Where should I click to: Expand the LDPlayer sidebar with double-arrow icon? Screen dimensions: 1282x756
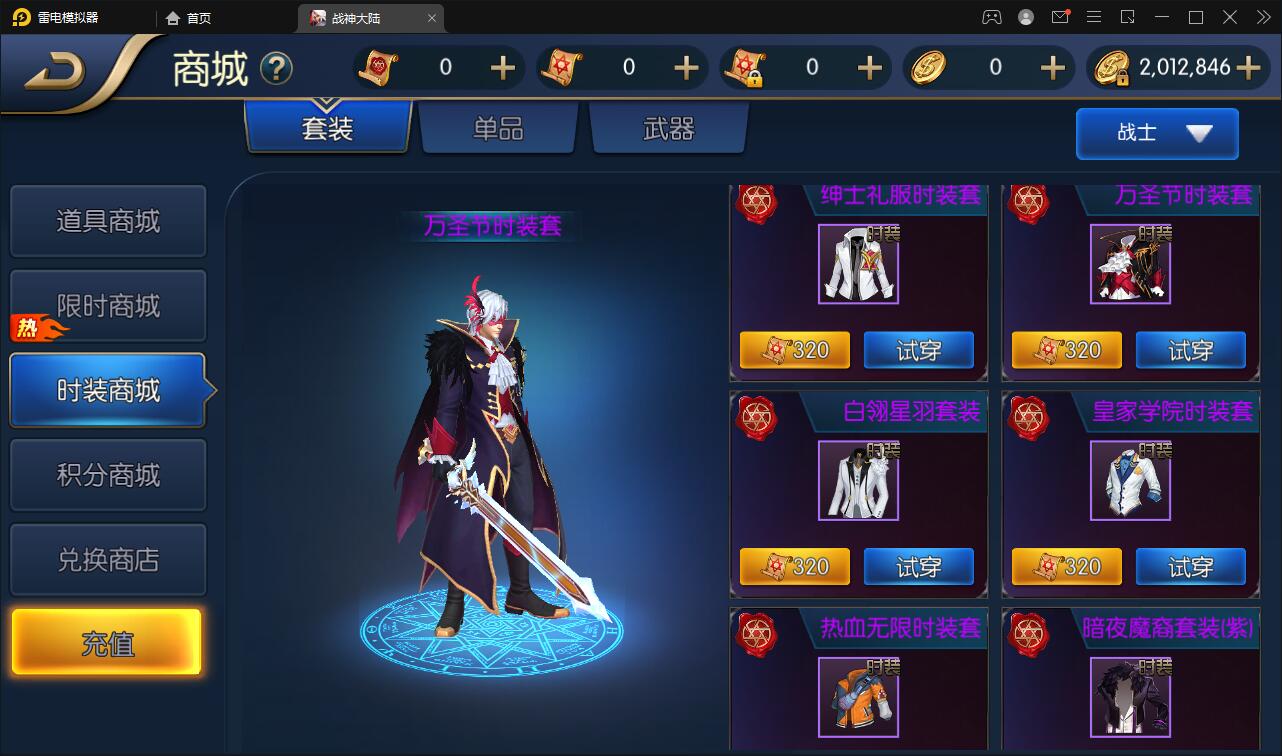coord(1262,17)
